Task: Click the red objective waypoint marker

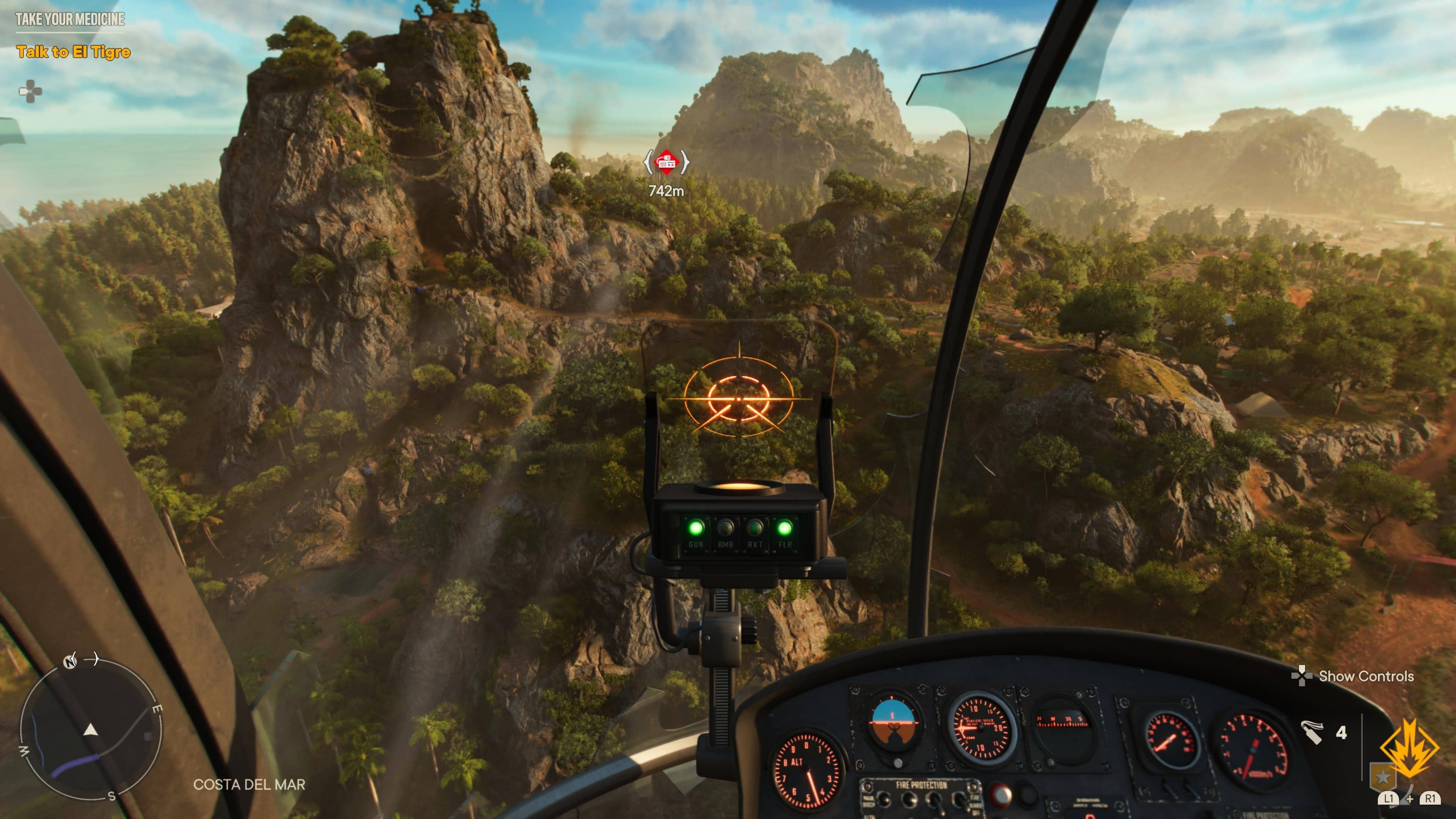Action: tap(667, 162)
